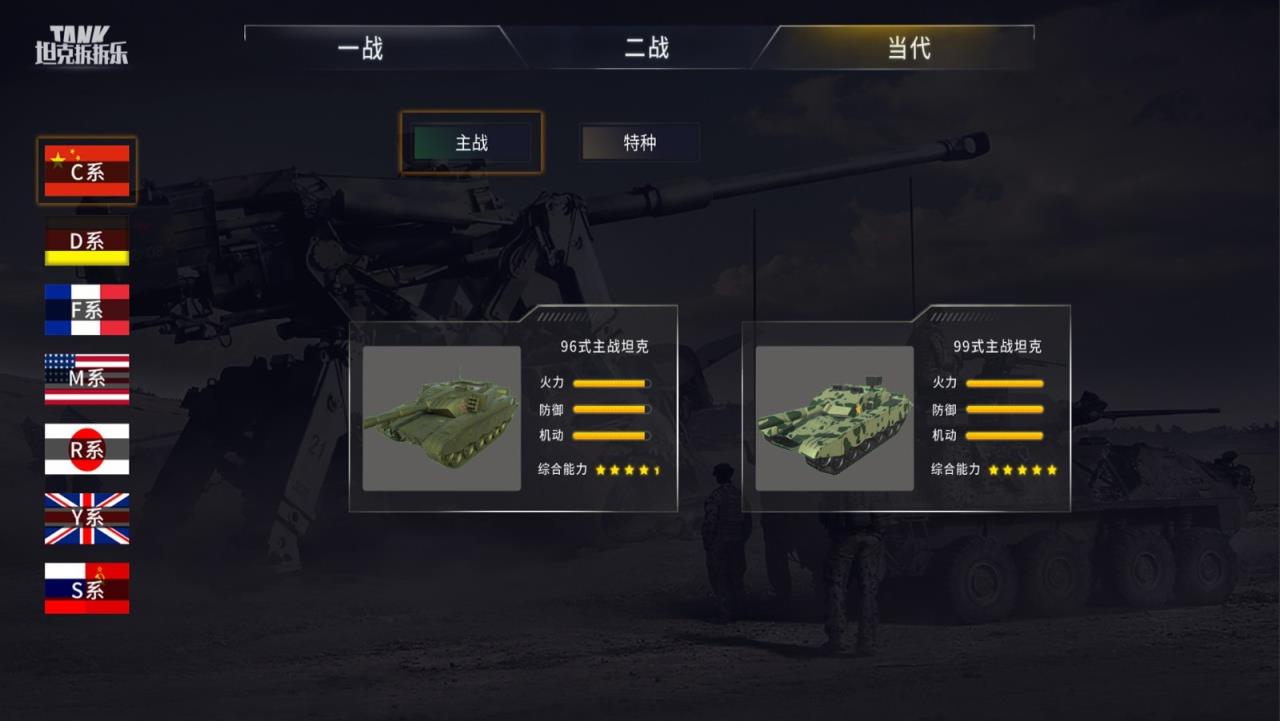Open the 99式主战坦克 tank card
This screenshot has width=1280, height=721.
coord(905,410)
